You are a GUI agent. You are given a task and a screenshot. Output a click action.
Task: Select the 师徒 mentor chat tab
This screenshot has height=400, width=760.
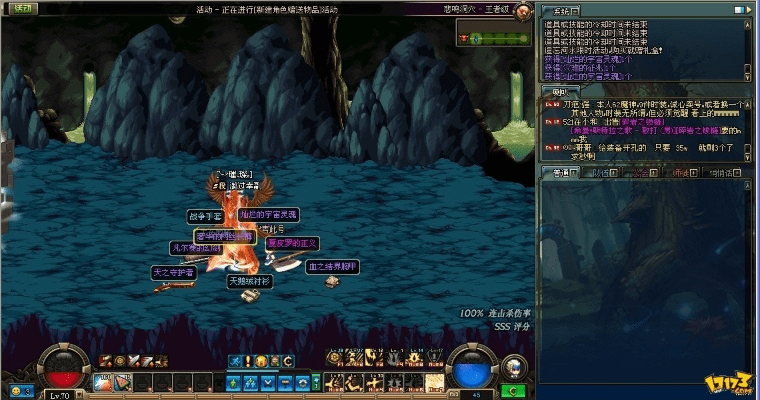(x=681, y=173)
